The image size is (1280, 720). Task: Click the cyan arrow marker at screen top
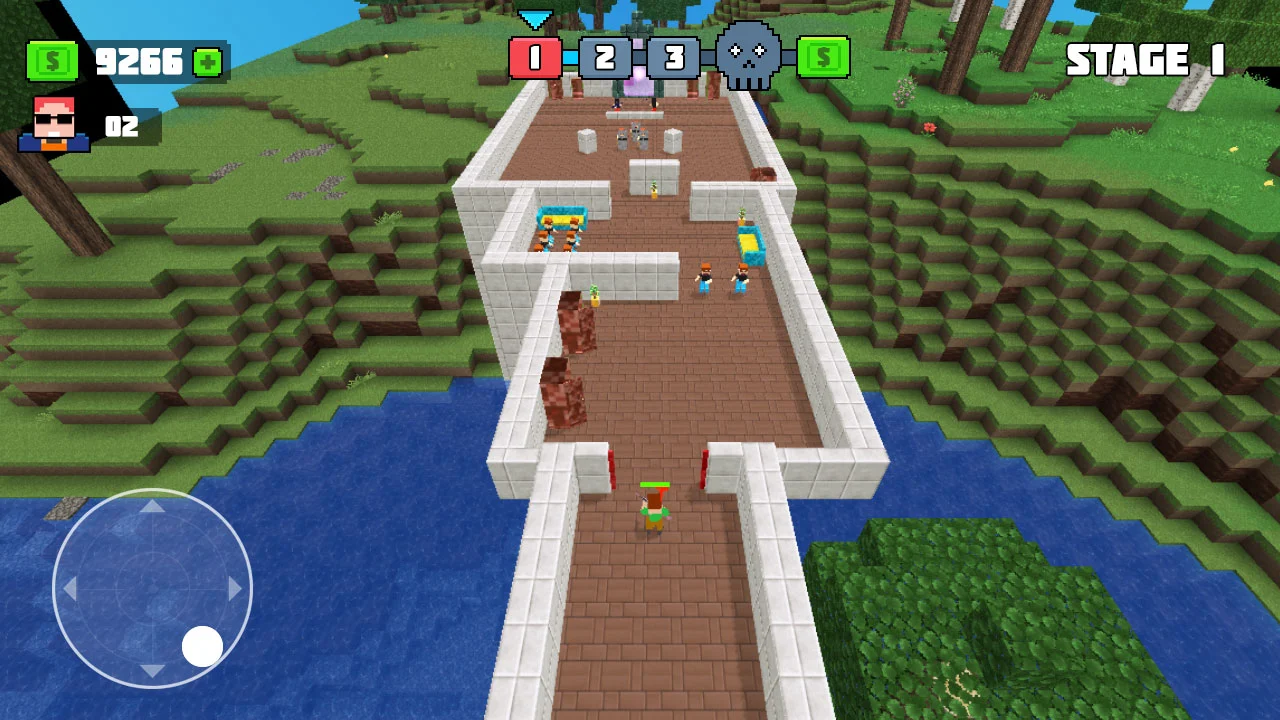[x=537, y=17]
